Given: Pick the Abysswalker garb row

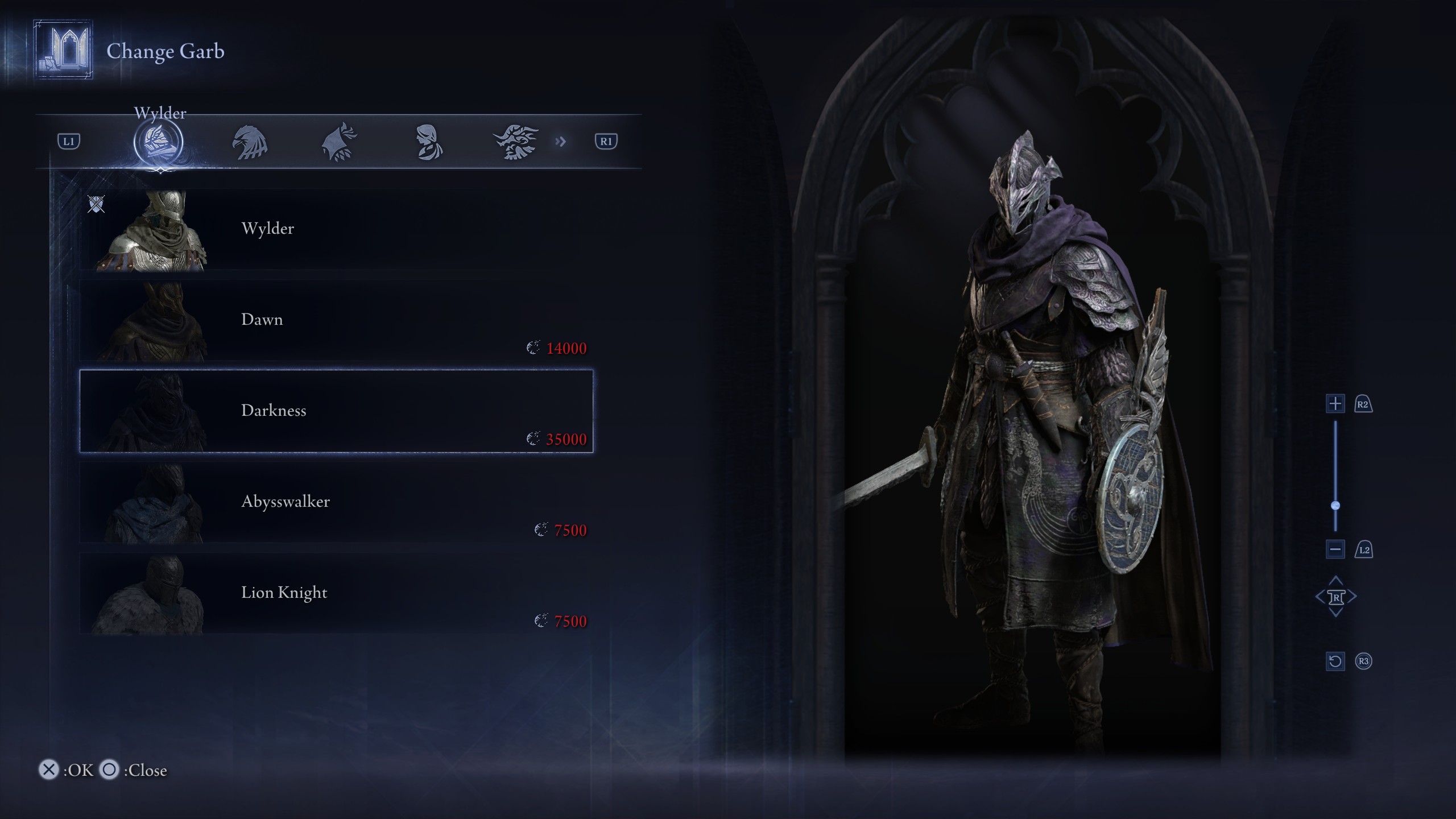Looking at the screenshot, I should (x=336, y=502).
